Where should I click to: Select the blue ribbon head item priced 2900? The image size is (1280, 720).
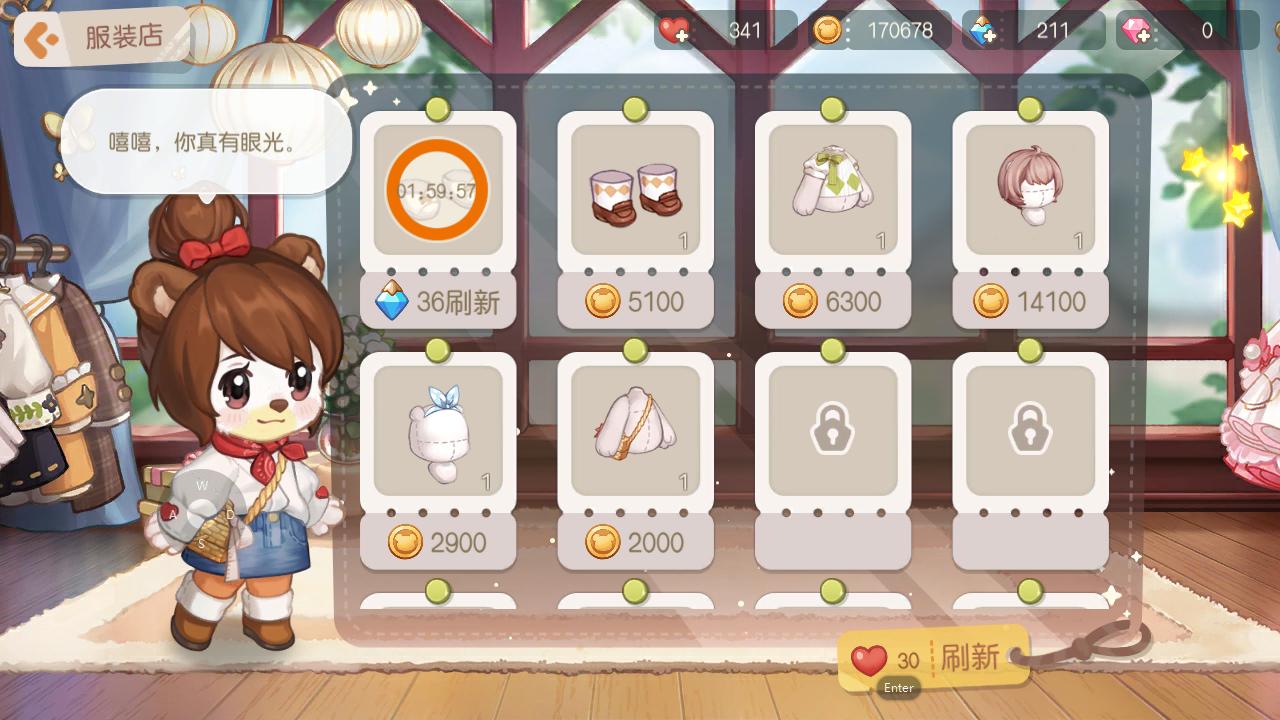tap(438, 430)
